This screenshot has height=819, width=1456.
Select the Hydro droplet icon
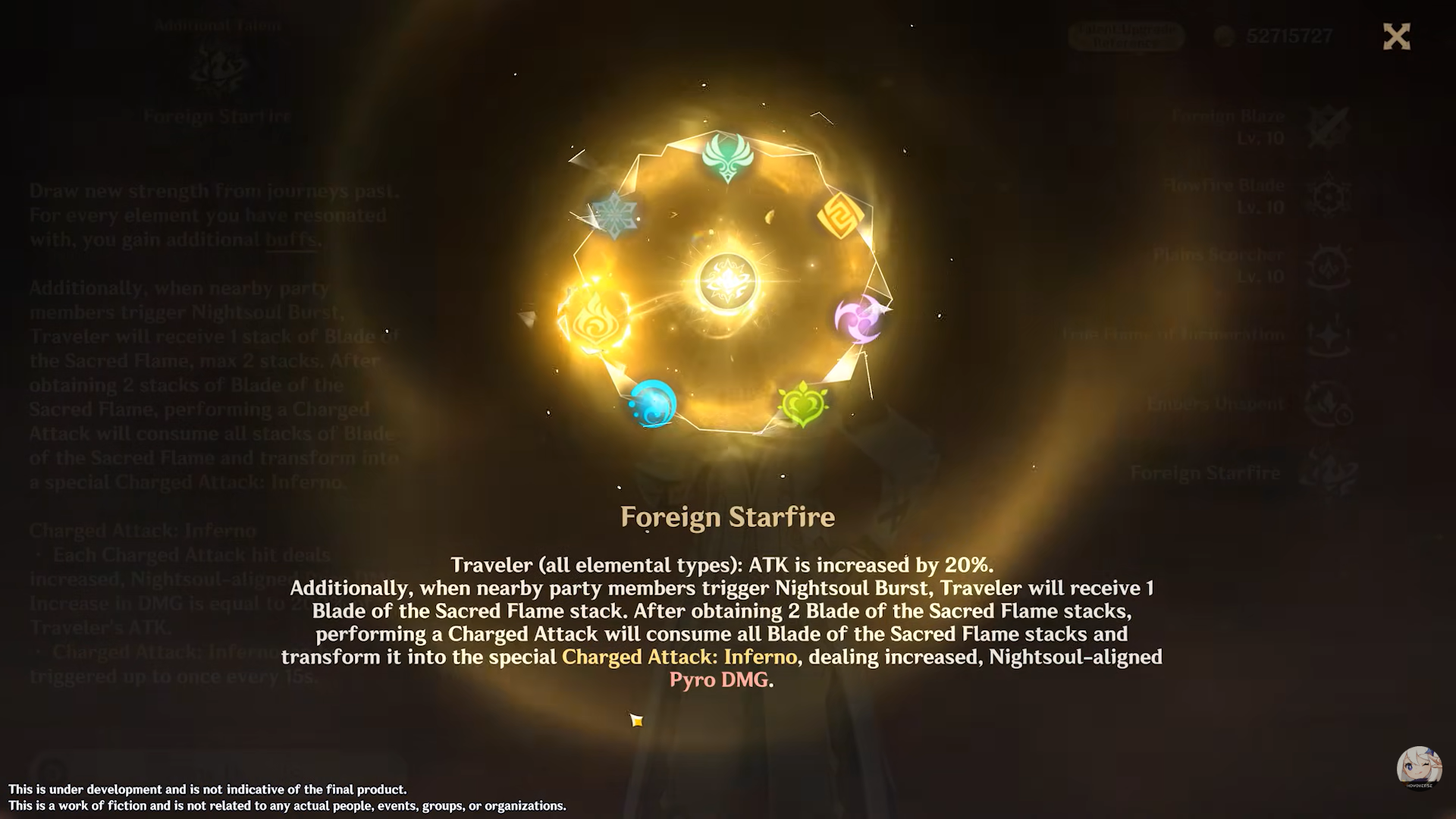tap(653, 404)
